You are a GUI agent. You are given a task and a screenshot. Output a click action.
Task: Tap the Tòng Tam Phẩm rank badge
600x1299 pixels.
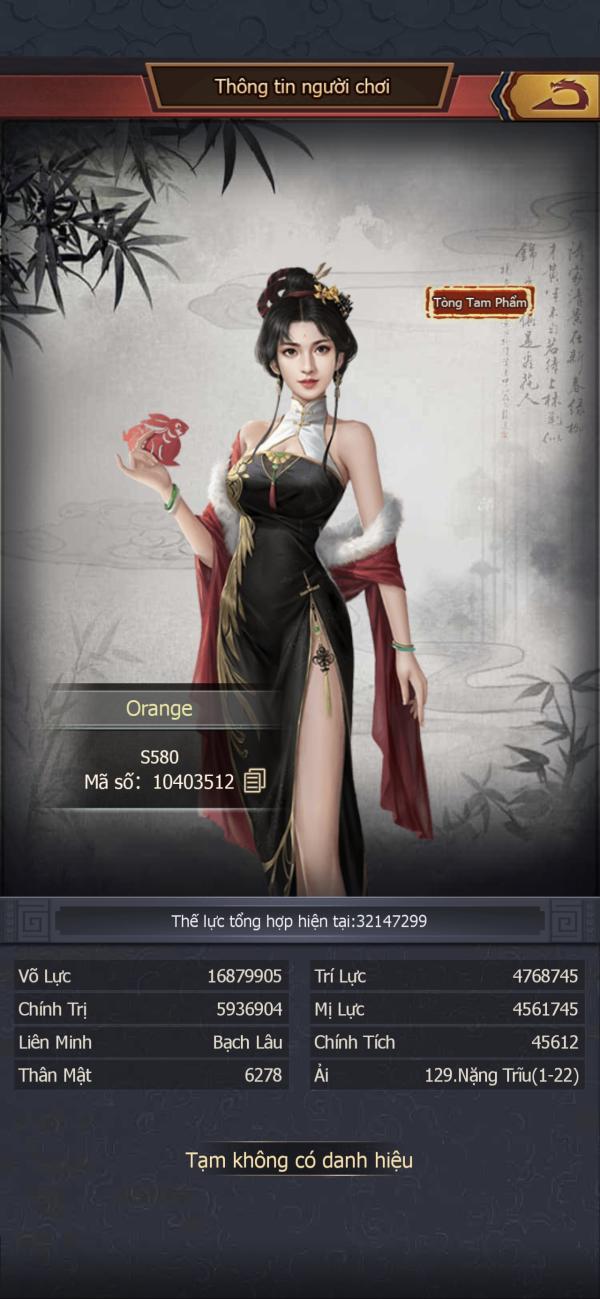(479, 302)
